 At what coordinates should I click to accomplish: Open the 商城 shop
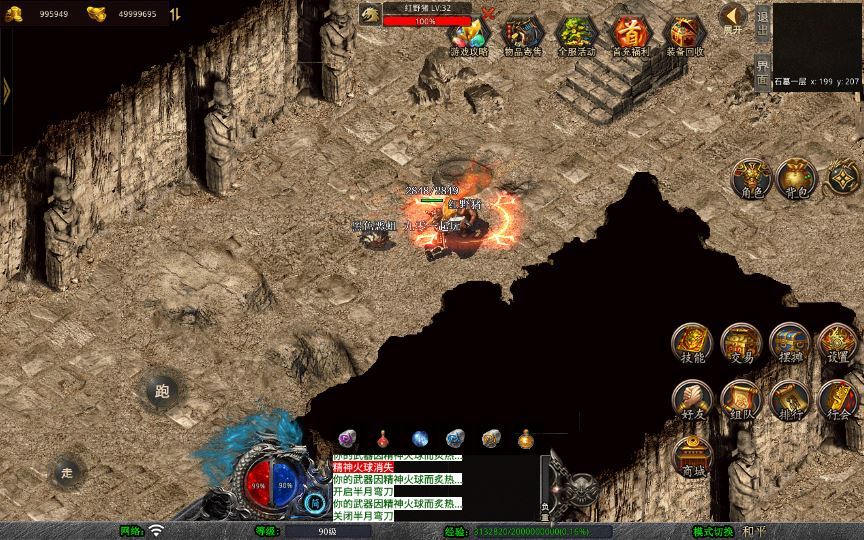[691, 455]
